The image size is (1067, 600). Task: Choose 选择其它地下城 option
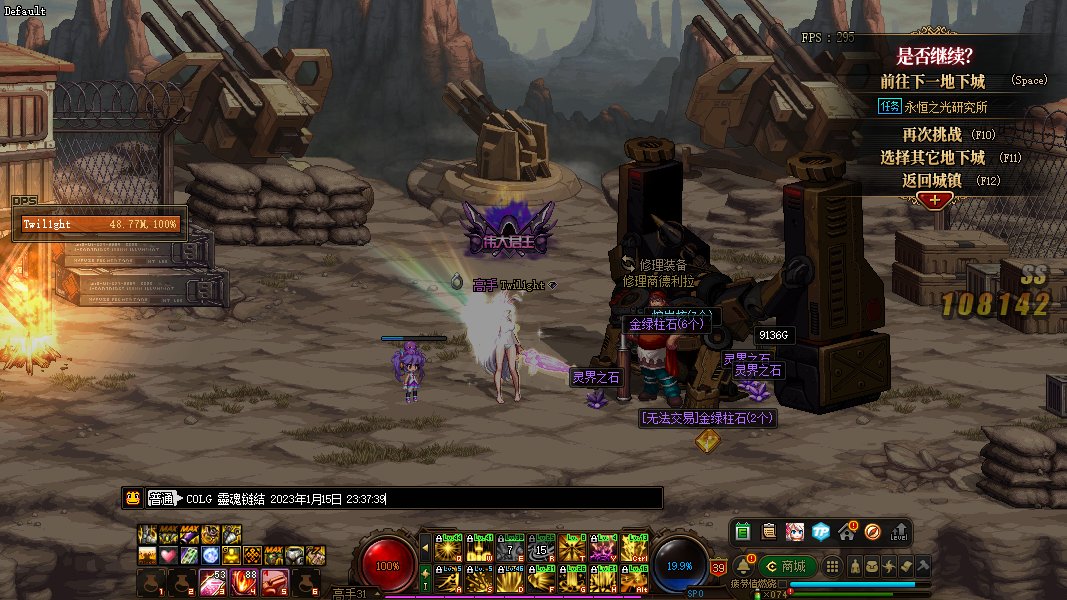click(933, 157)
